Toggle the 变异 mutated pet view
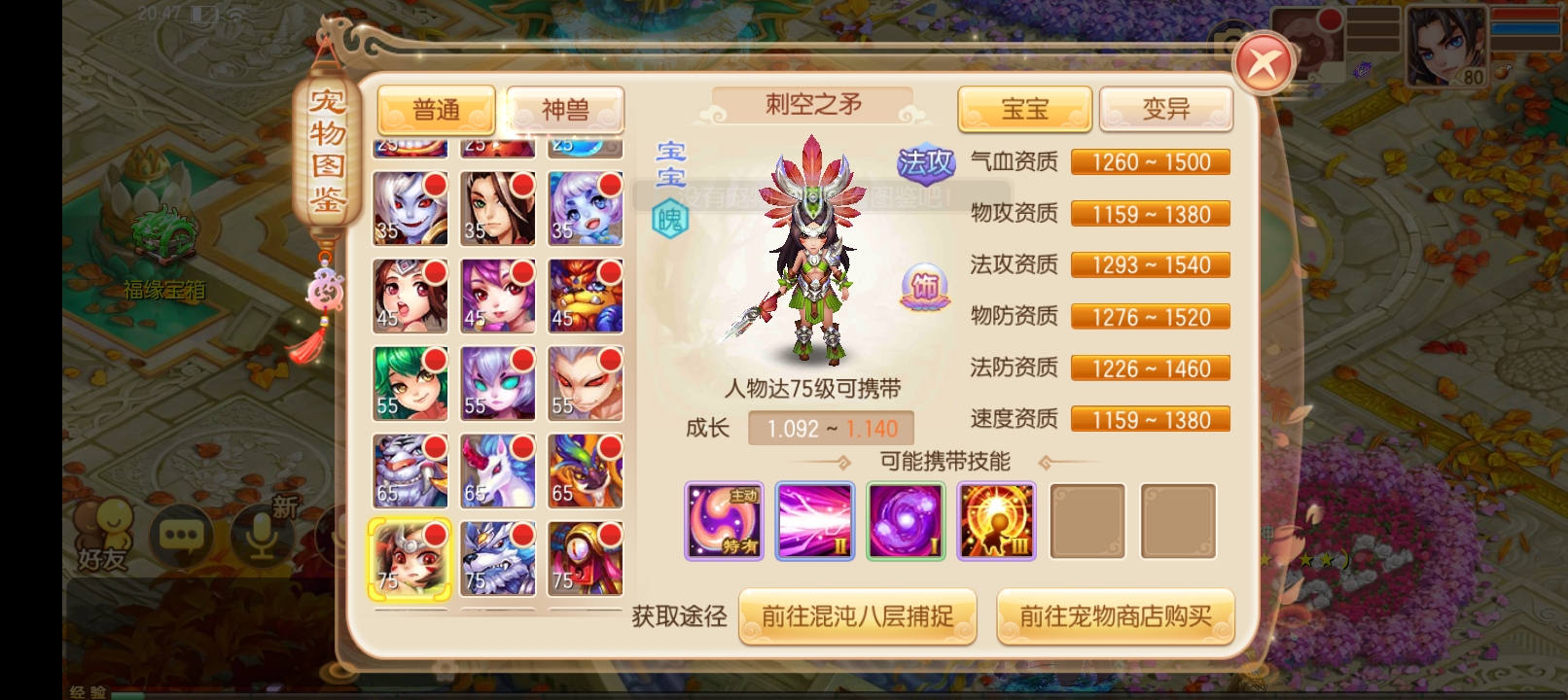This screenshot has width=1568, height=700. (1165, 110)
